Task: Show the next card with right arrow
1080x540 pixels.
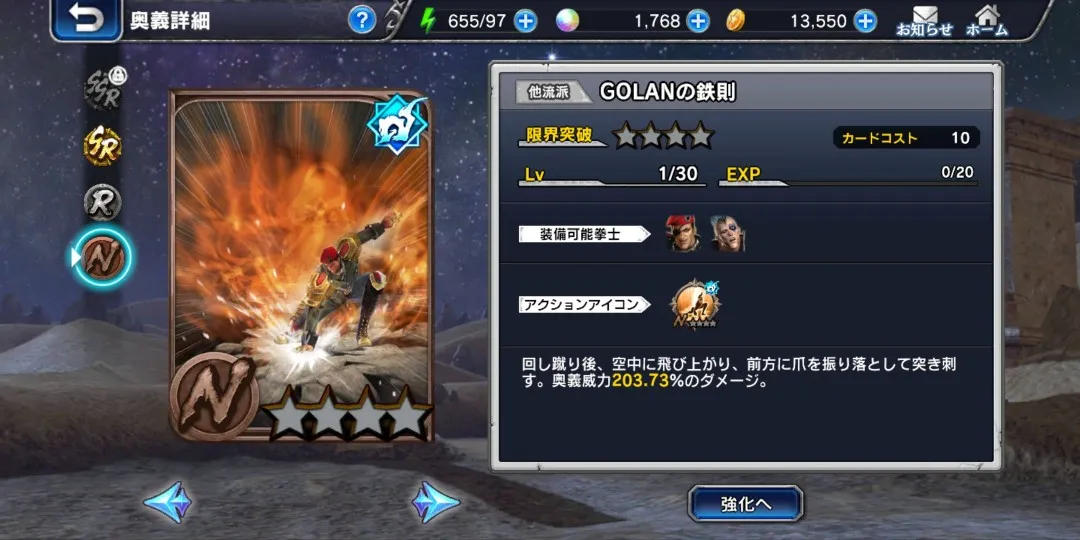Action: point(436,502)
